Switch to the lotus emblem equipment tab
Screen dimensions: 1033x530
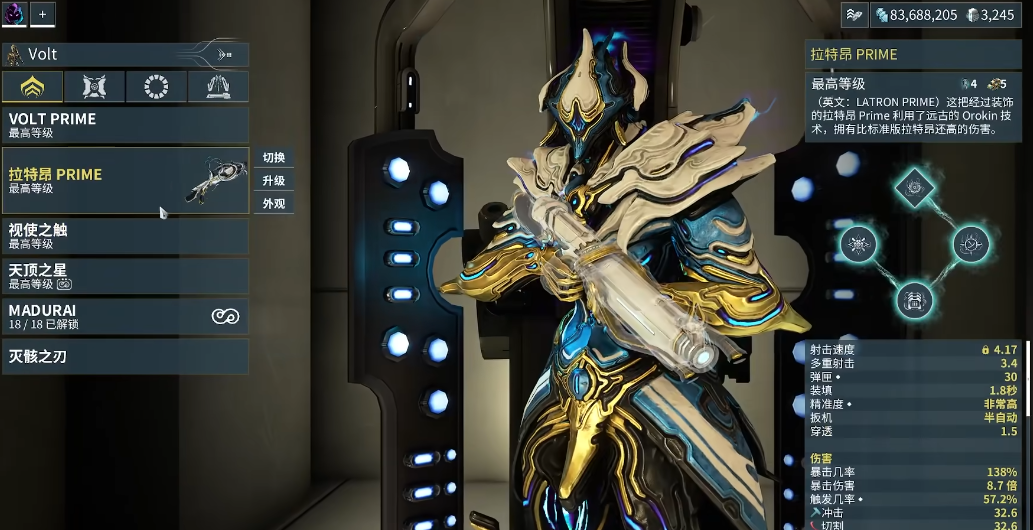[x=32, y=87]
